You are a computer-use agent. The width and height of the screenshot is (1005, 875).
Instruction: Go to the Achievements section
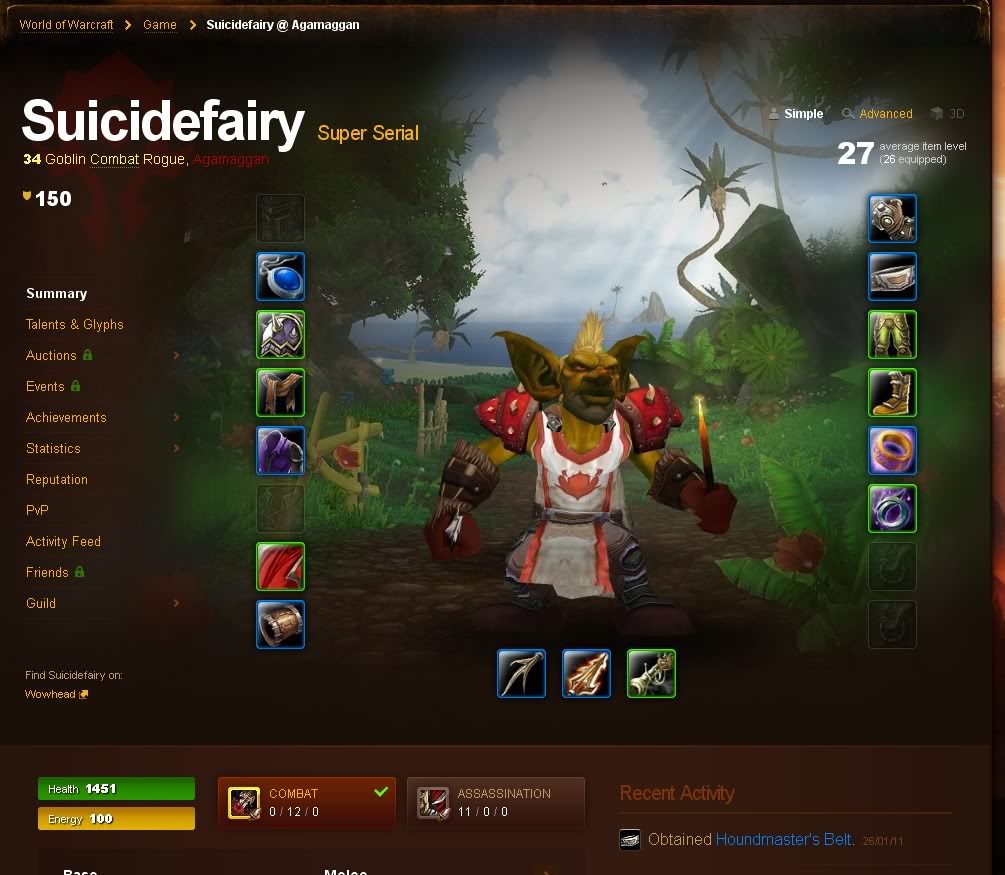pos(66,418)
